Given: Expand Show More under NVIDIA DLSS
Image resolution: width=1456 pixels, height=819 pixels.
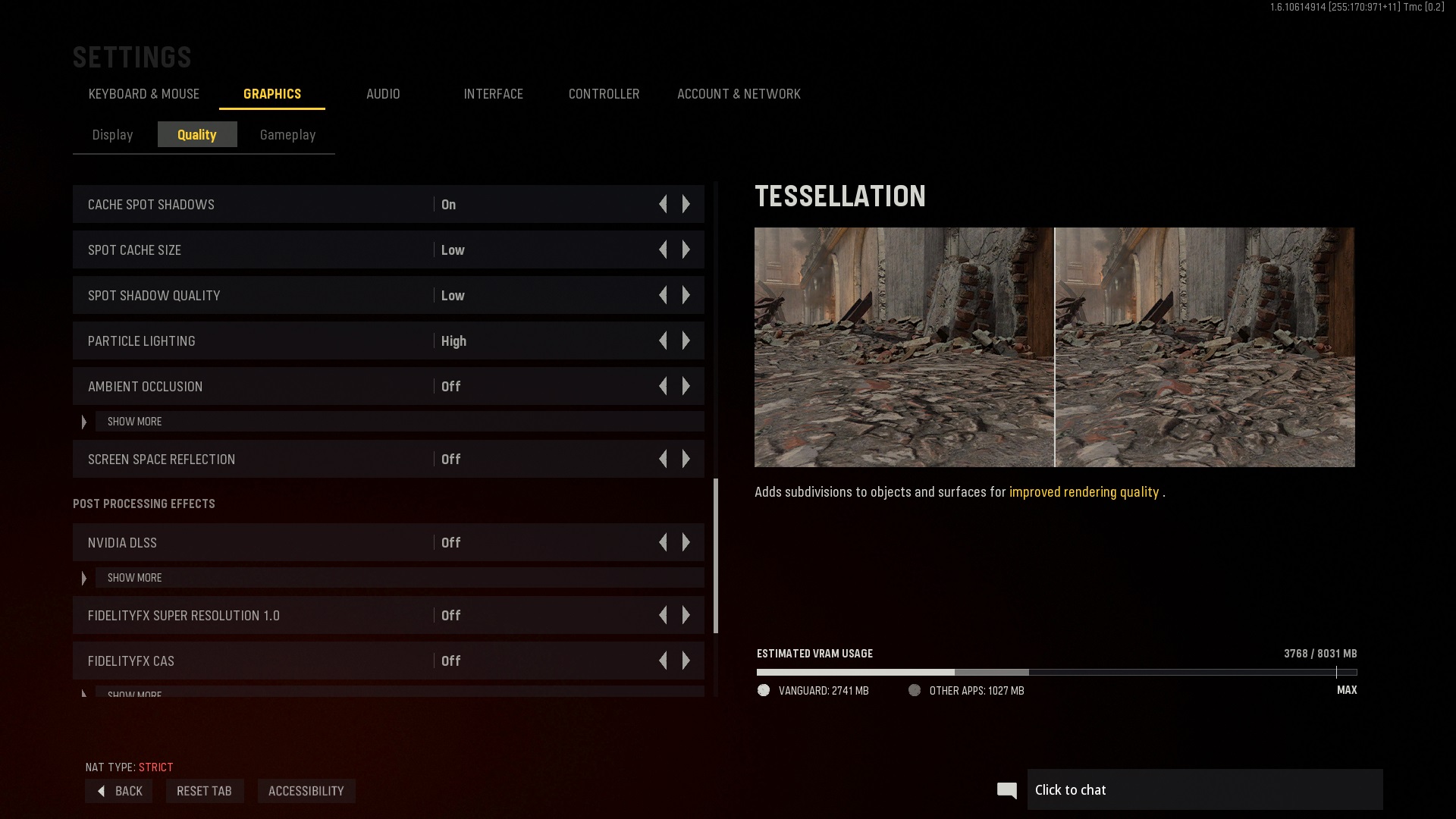Looking at the screenshot, I should [135, 578].
